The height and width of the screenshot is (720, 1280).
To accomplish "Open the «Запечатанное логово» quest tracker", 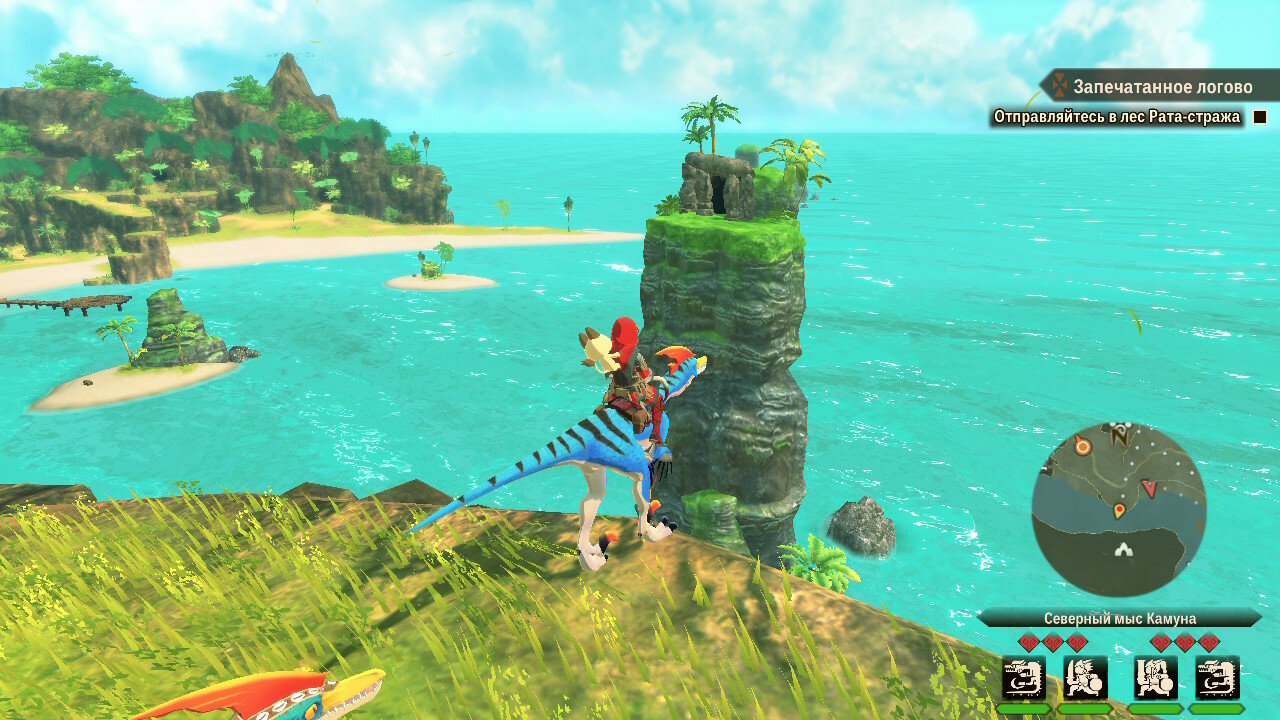I will 1160,87.
